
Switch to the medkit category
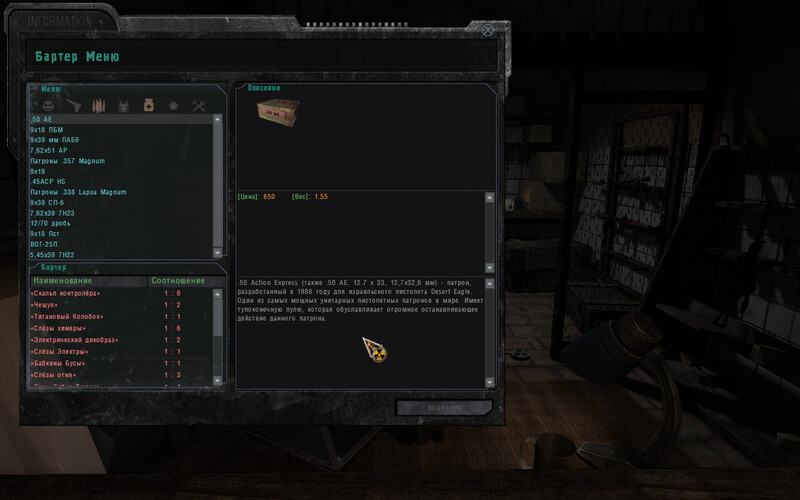tap(148, 105)
